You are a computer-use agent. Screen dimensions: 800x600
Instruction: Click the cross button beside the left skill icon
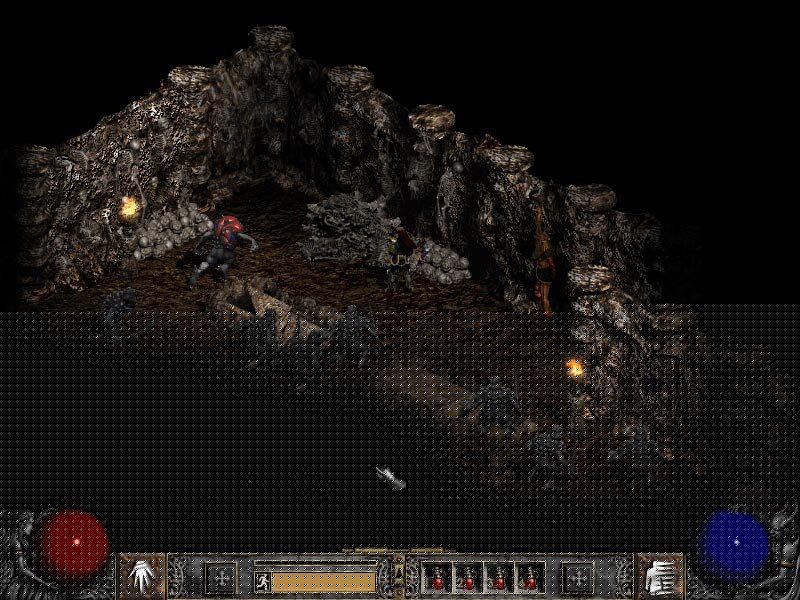click(221, 577)
